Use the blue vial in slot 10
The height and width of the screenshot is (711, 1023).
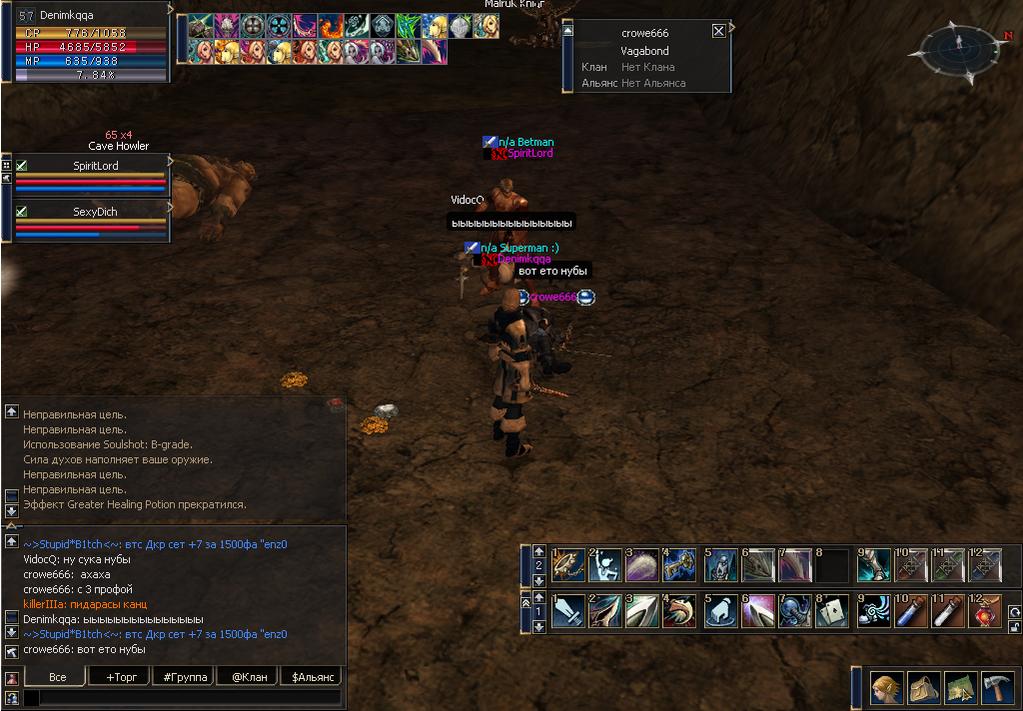(908, 611)
